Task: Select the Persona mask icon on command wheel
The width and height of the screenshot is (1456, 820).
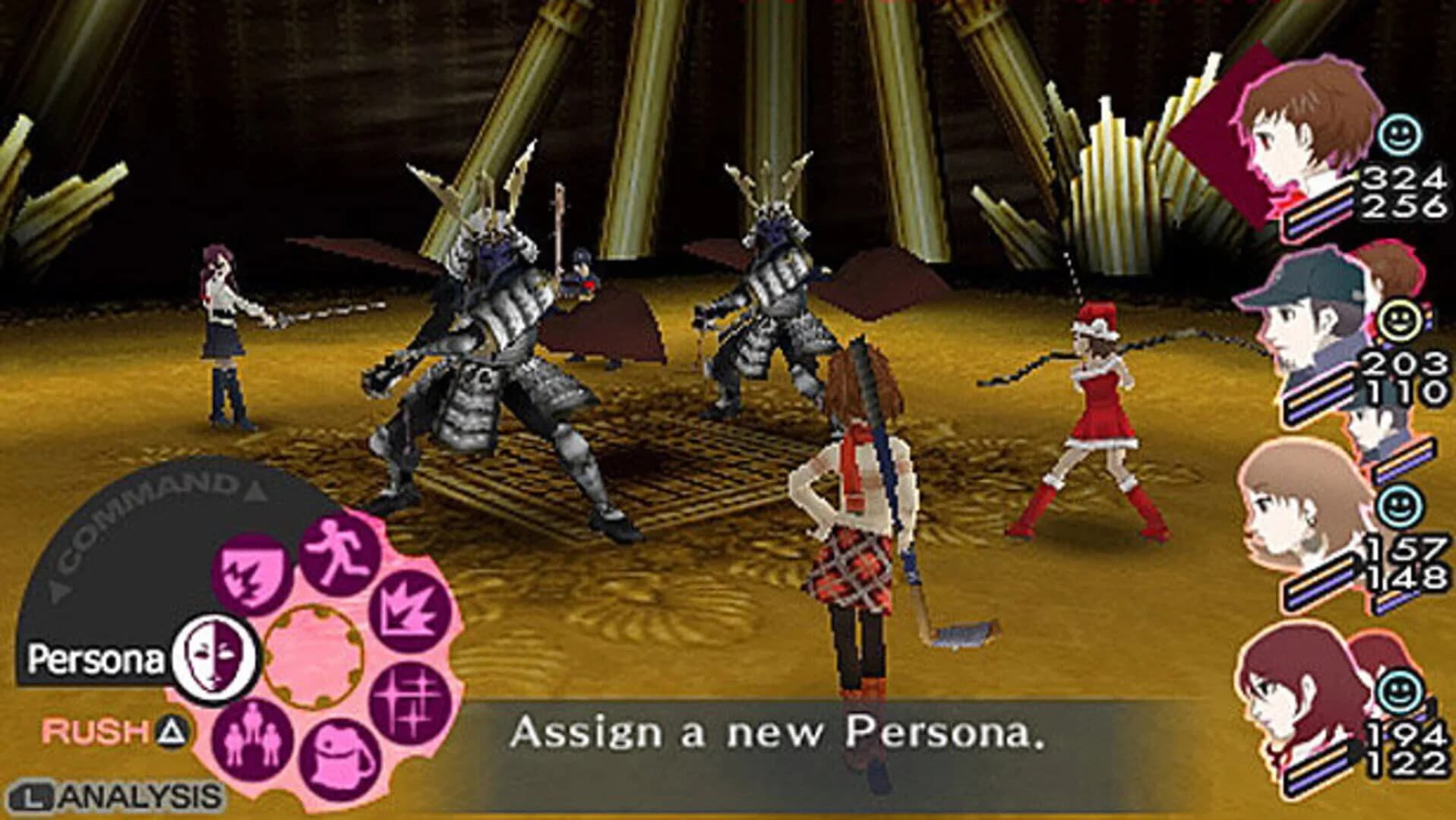Action: 216,654
